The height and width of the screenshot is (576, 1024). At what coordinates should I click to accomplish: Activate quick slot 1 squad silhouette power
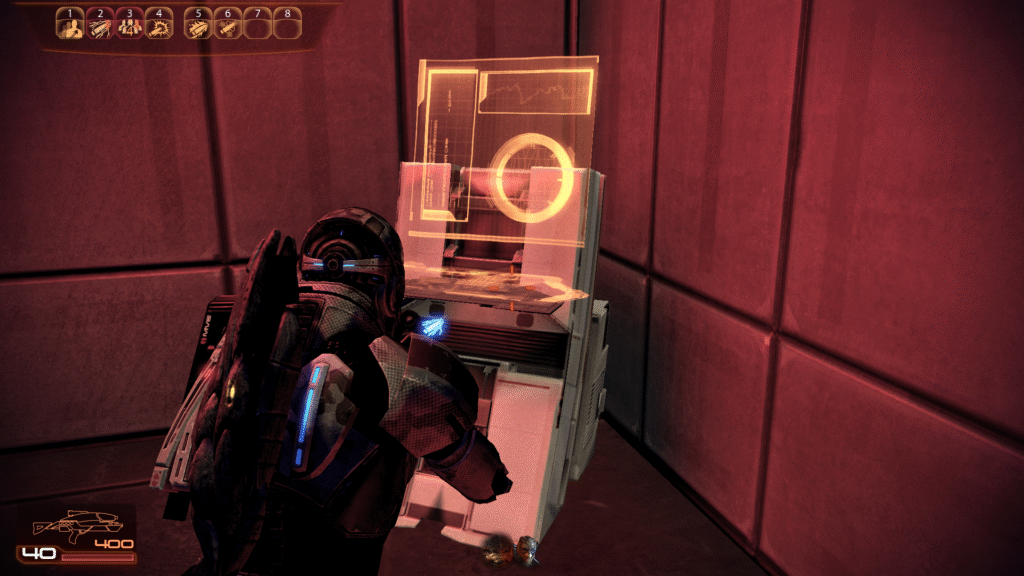(69, 26)
